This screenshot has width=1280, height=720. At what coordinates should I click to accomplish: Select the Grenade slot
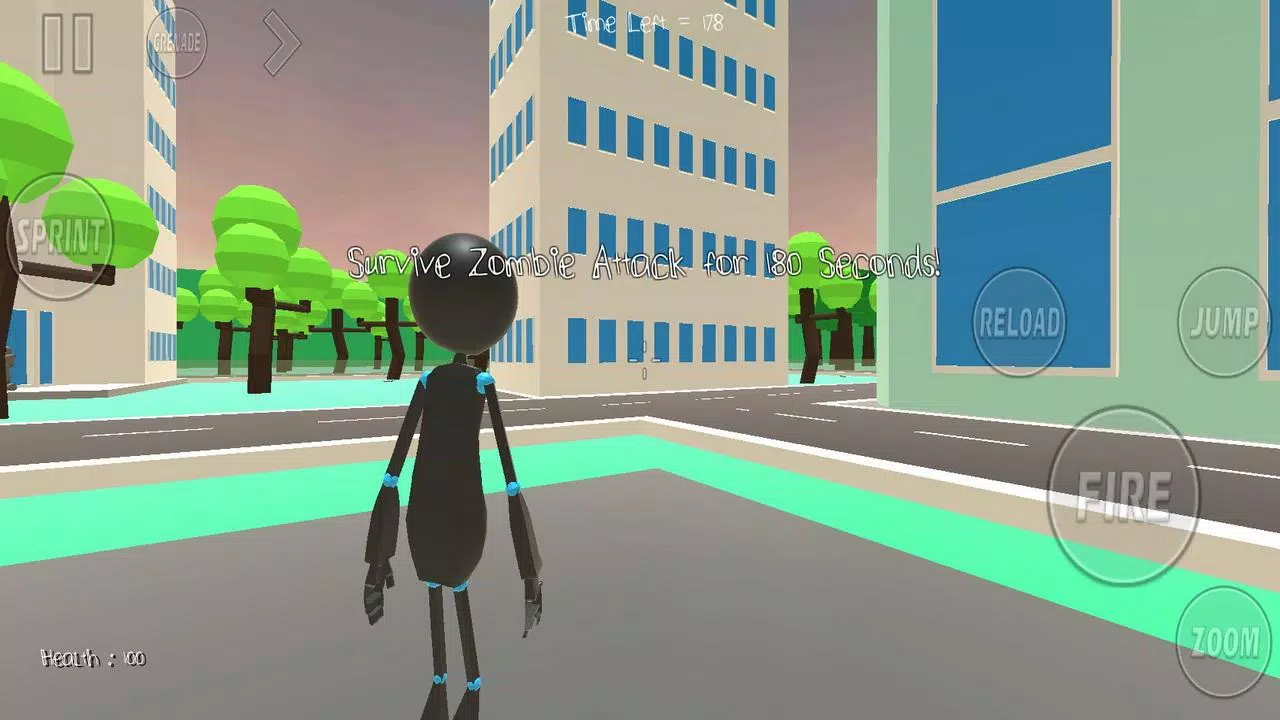[178, 43]
